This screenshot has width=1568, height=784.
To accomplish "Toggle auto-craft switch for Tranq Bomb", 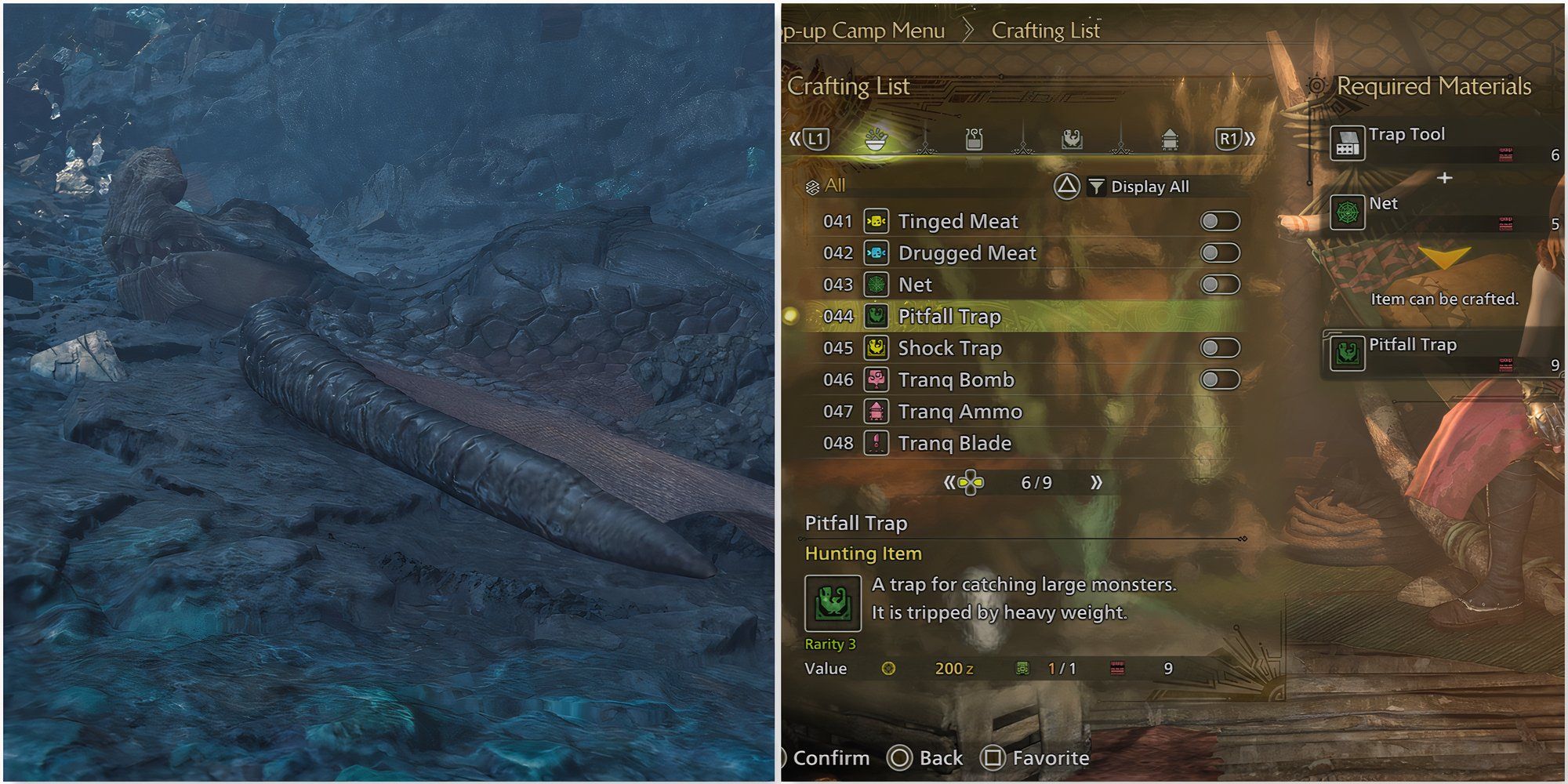I will point(1220,380).
